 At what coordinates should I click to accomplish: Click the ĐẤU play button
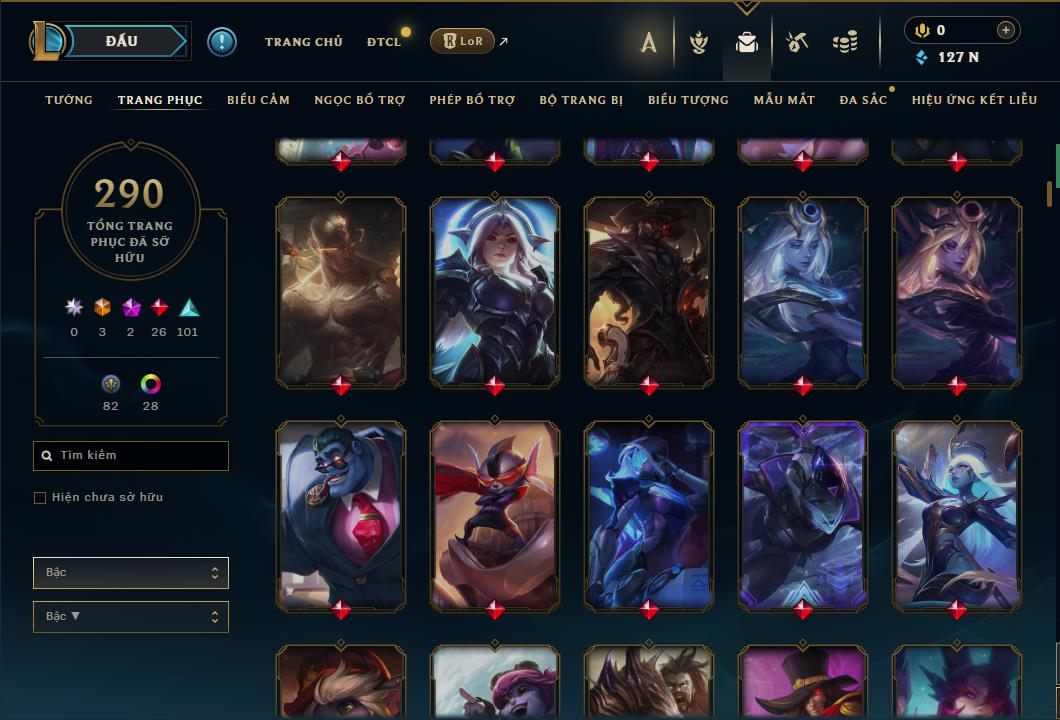coord(121,41)
